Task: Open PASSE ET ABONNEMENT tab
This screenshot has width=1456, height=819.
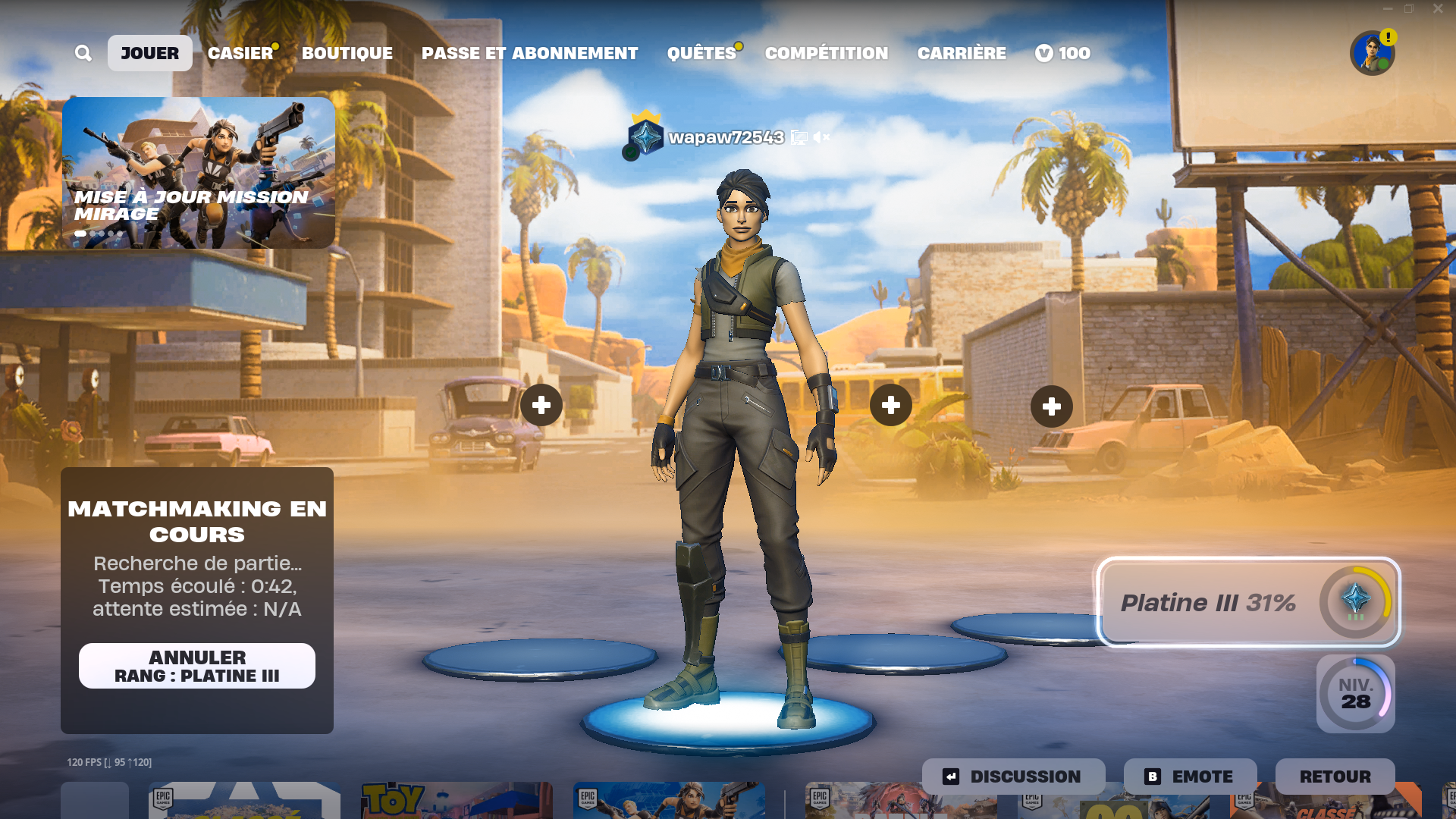Action: click(x=529, y=53)
